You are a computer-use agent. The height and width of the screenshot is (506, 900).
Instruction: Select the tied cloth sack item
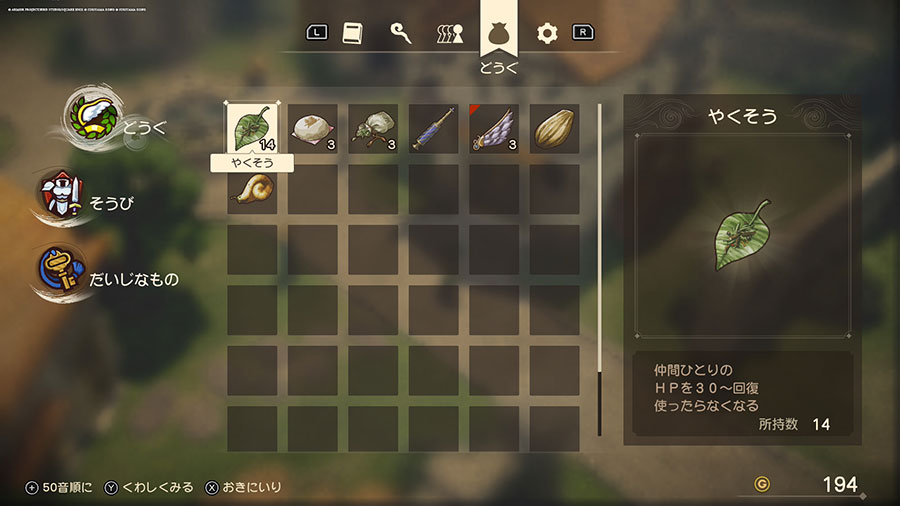[x=373, y=129]
